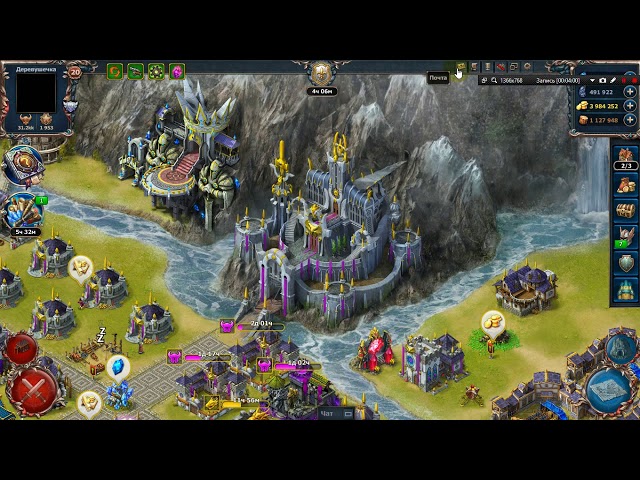This screenshot has width=640, height=480.
Task: Open the settings gear in top bar
Action: click(527, 67)
